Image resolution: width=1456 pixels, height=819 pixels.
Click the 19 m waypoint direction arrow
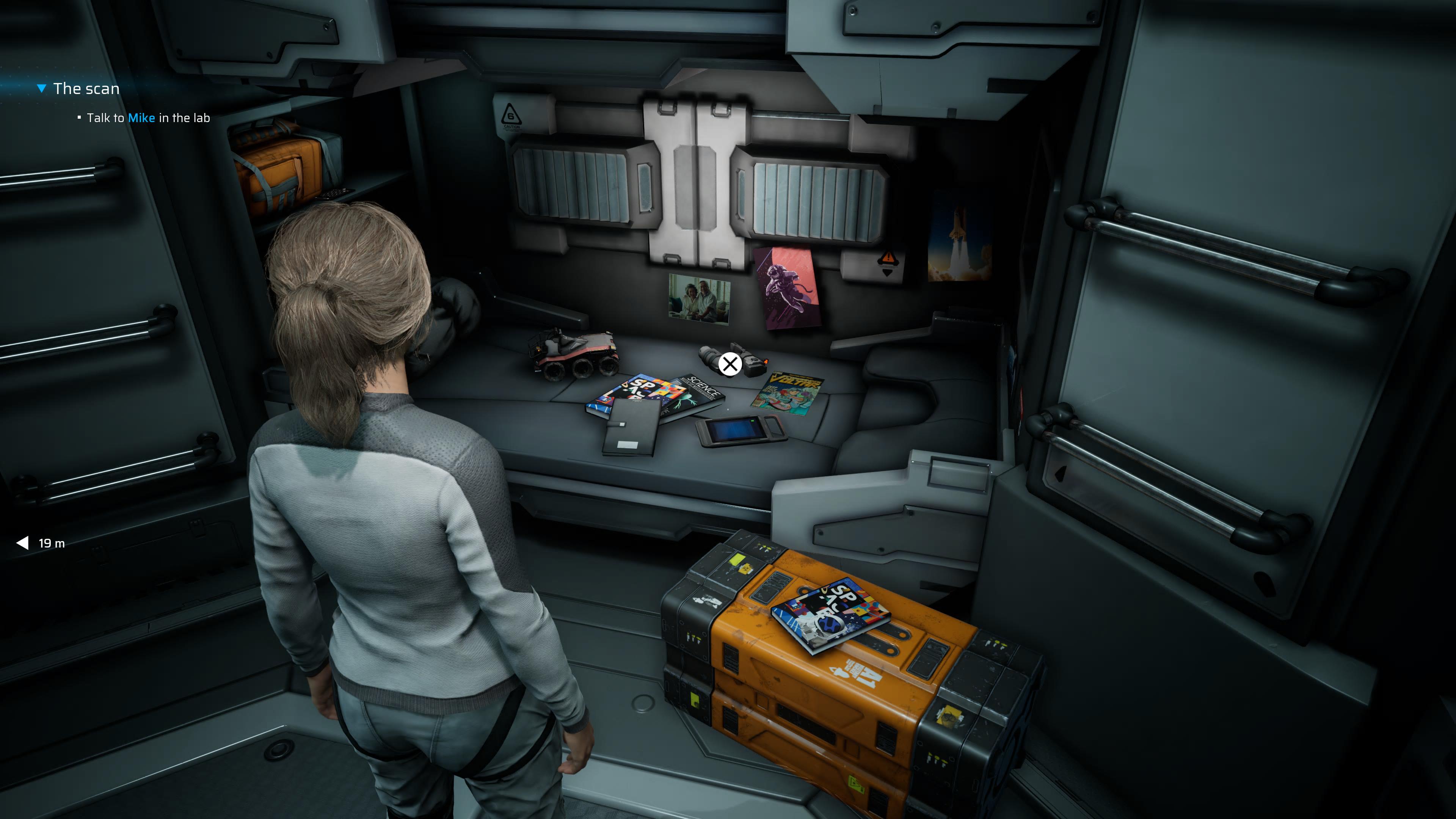(23, 543)
